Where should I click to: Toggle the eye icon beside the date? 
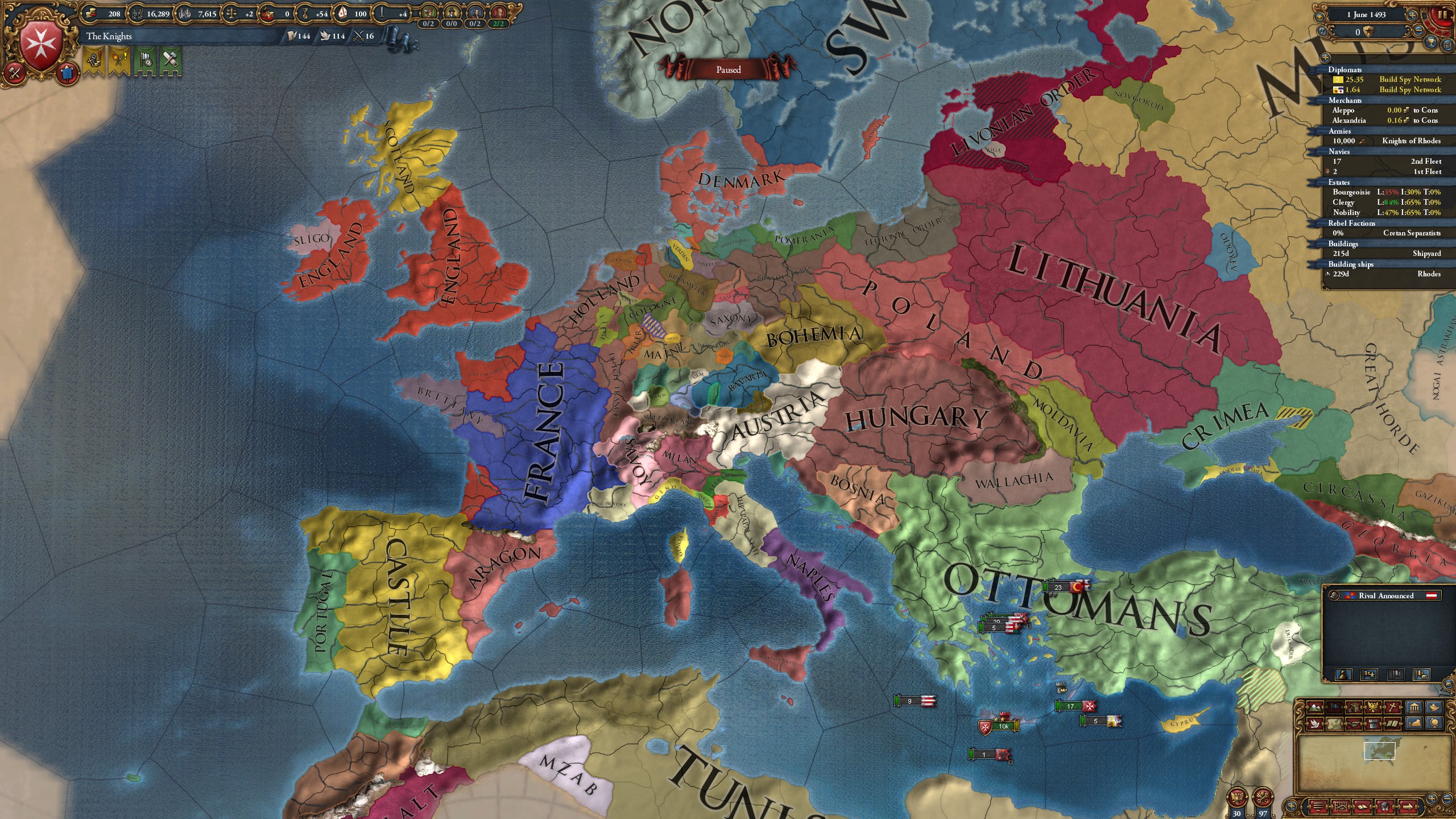[x=1319, y=16]
